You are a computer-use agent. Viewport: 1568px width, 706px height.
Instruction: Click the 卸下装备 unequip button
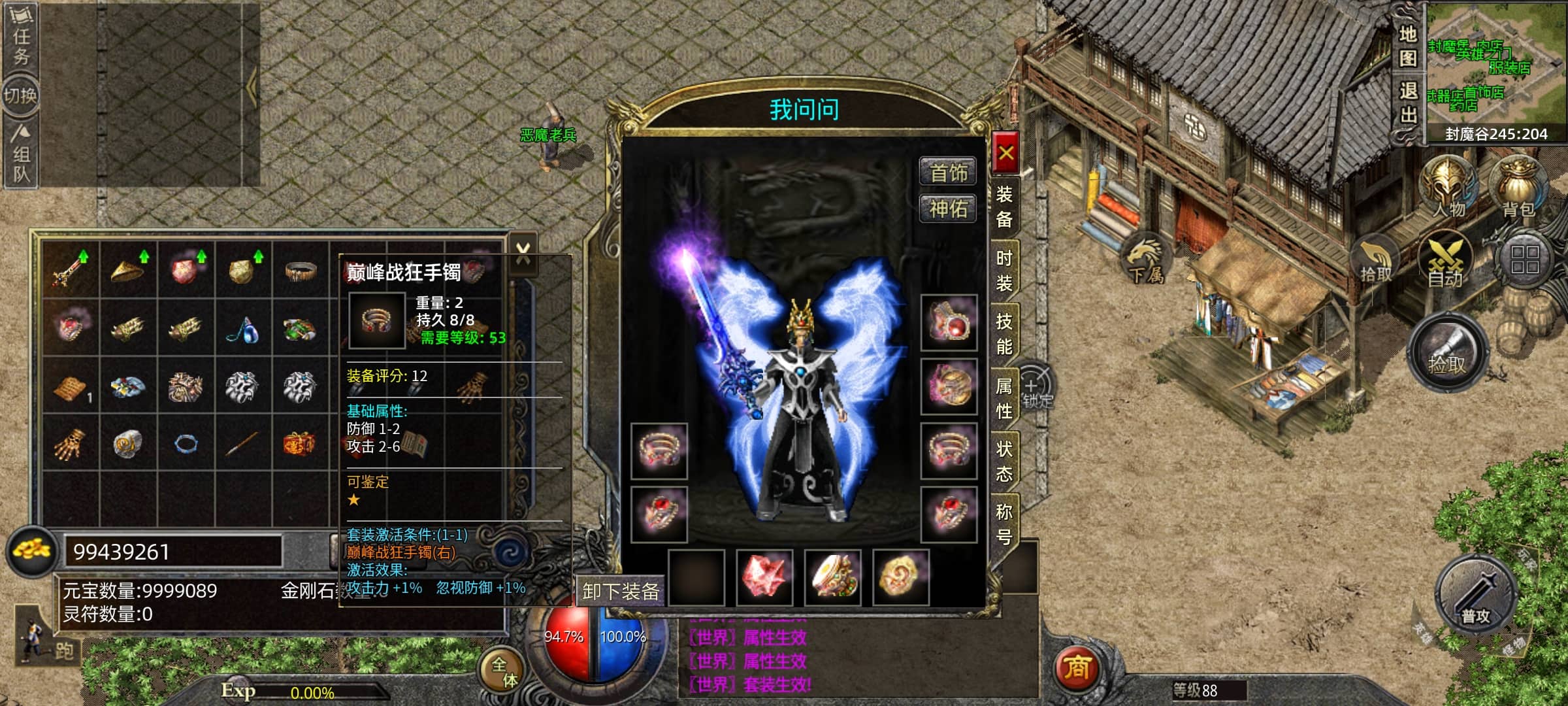point(620,592)
